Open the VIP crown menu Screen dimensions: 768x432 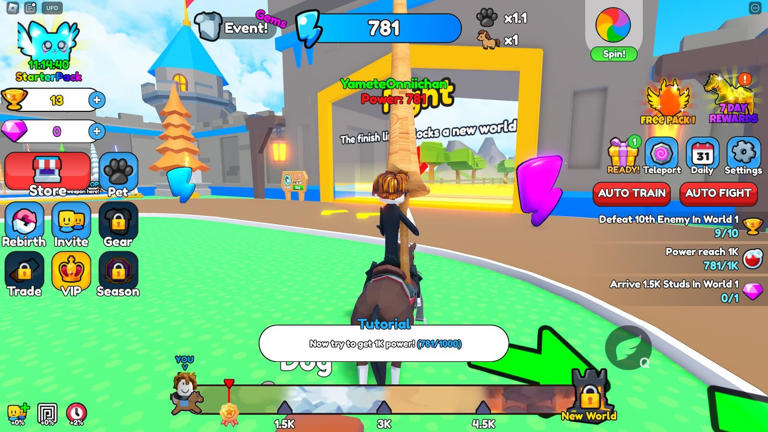tap(71, 273)
